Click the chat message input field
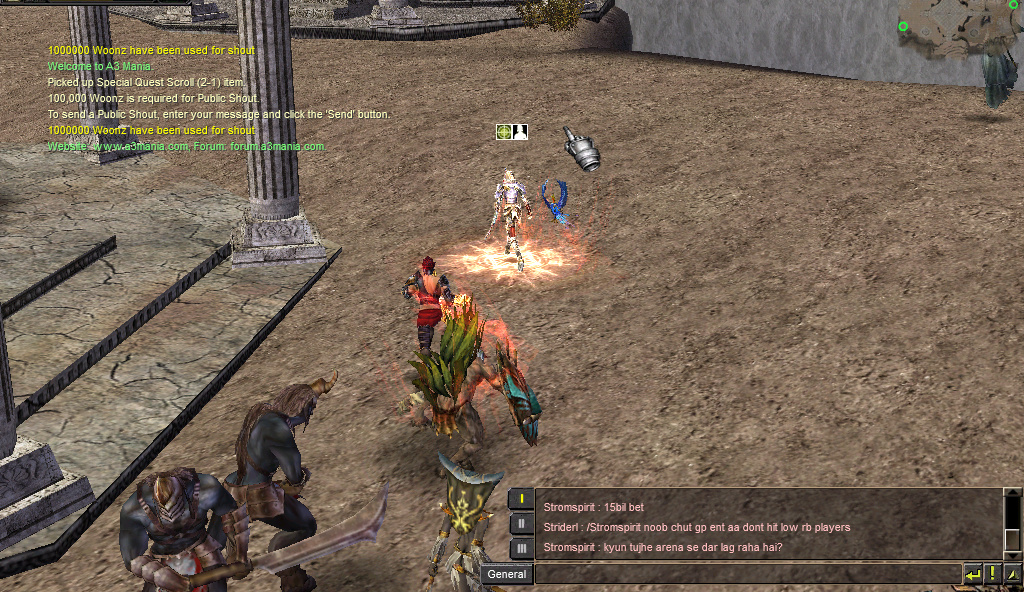Screen dimensions: 1024x592 point(747,574)
